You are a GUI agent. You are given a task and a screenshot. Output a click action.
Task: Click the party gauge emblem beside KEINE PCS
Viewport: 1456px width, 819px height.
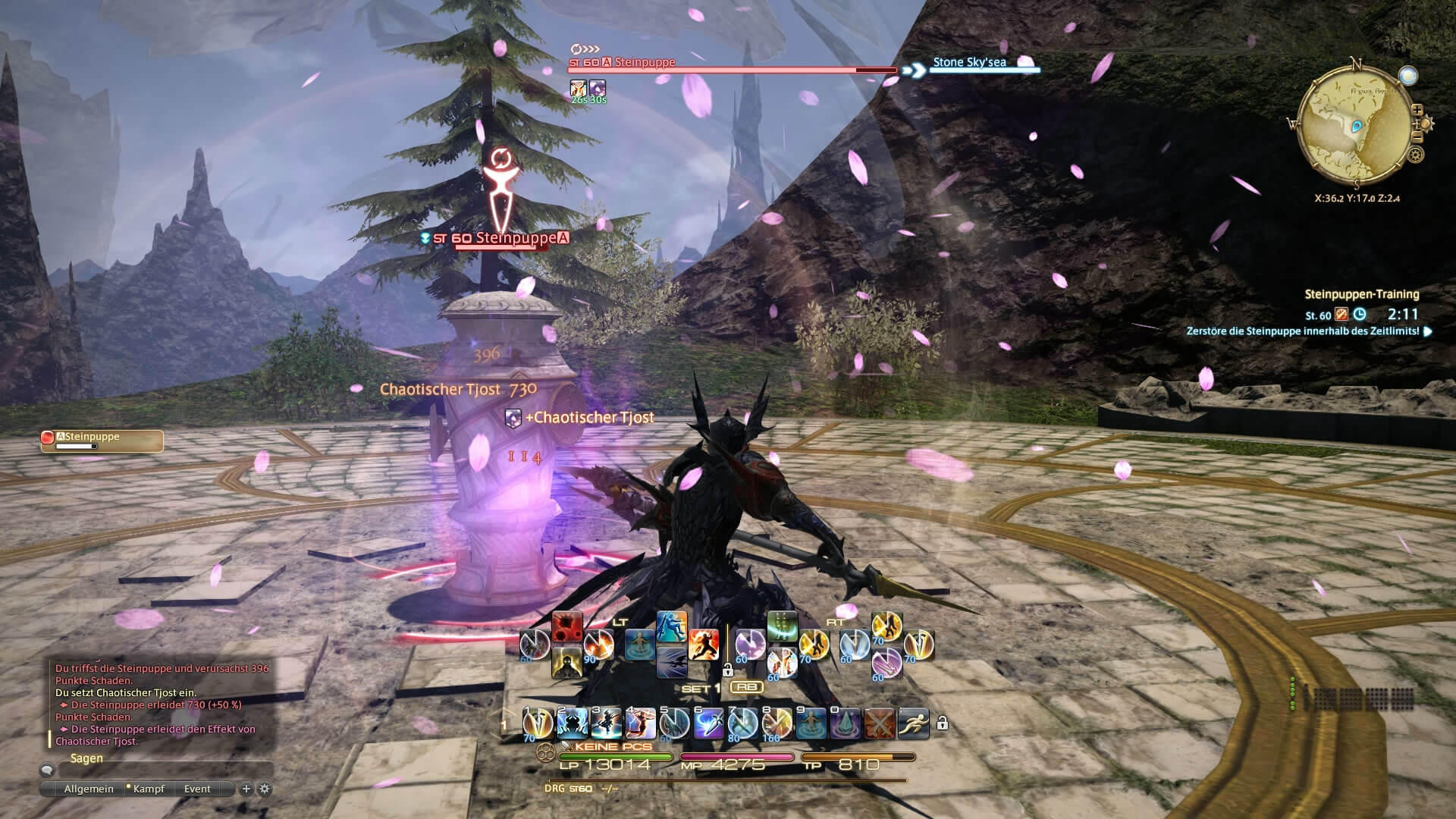546,752
